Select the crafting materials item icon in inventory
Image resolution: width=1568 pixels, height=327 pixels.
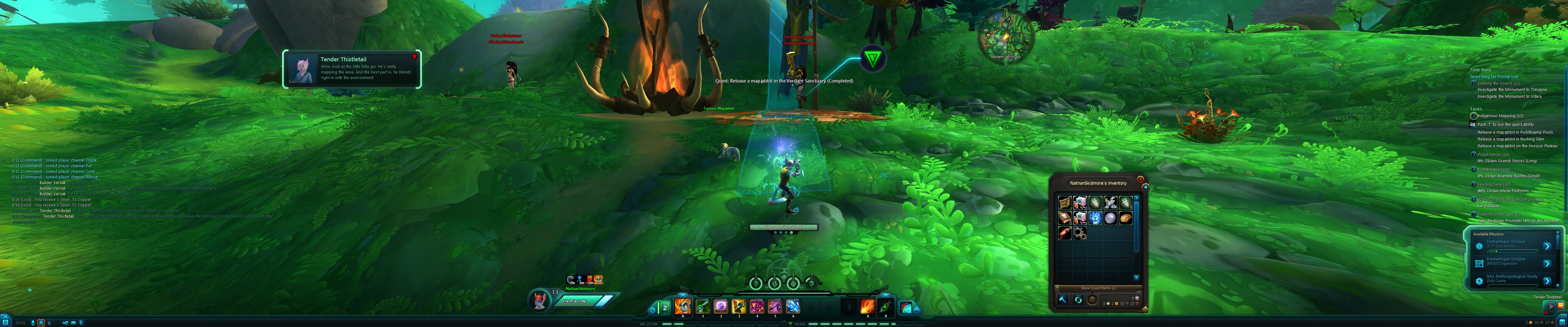(1080, 233)
